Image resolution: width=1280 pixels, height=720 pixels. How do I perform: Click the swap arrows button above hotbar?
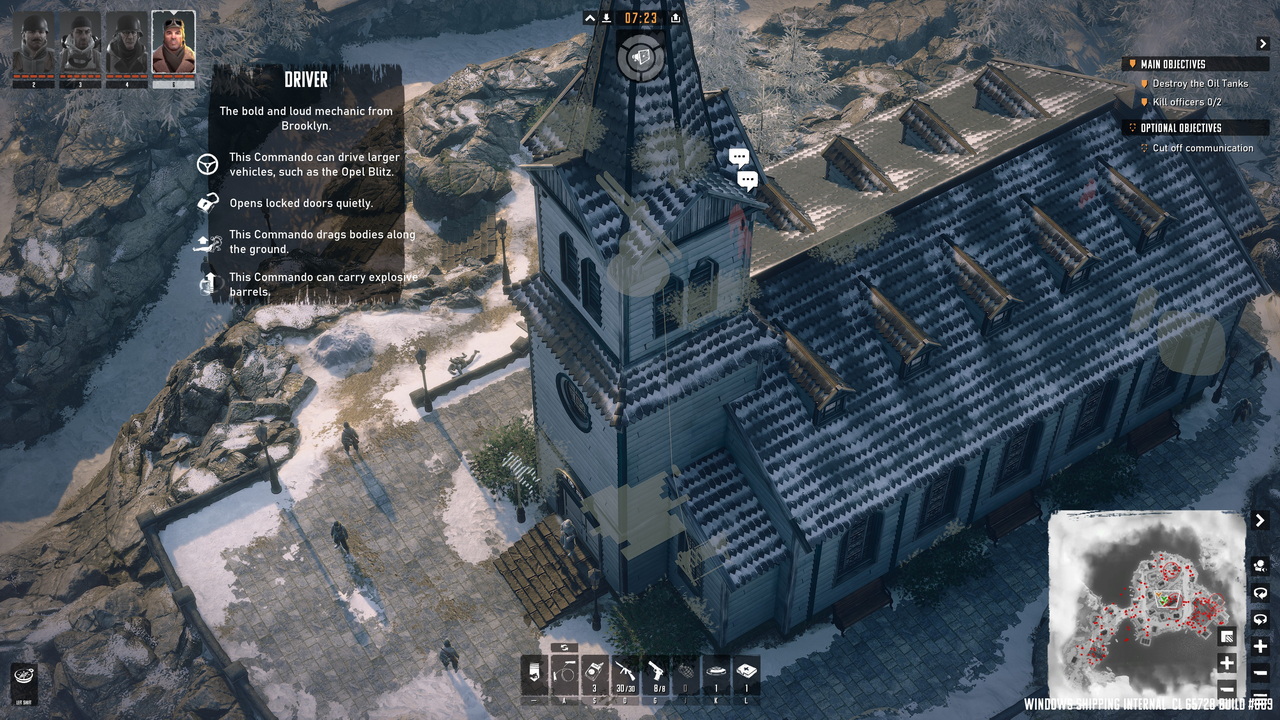pos(564,648)
